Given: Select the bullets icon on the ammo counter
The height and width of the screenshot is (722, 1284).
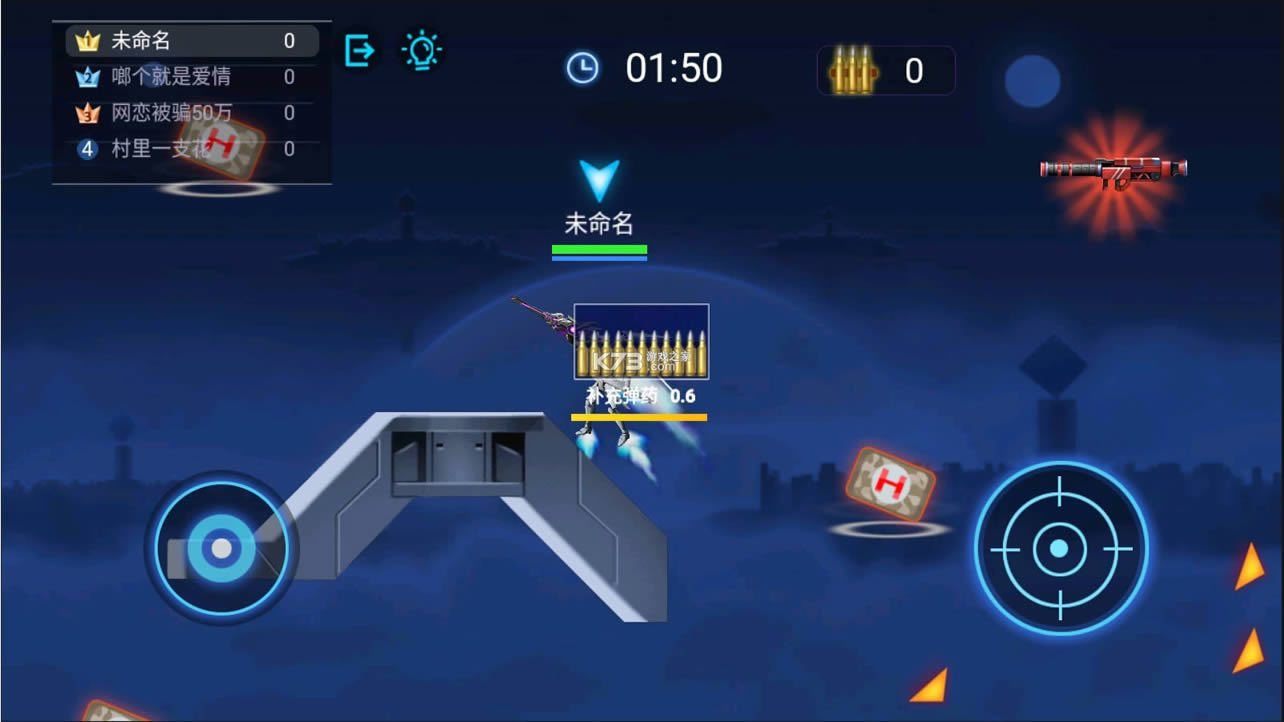Looking at the screenshot, I should tap(853, 70).
